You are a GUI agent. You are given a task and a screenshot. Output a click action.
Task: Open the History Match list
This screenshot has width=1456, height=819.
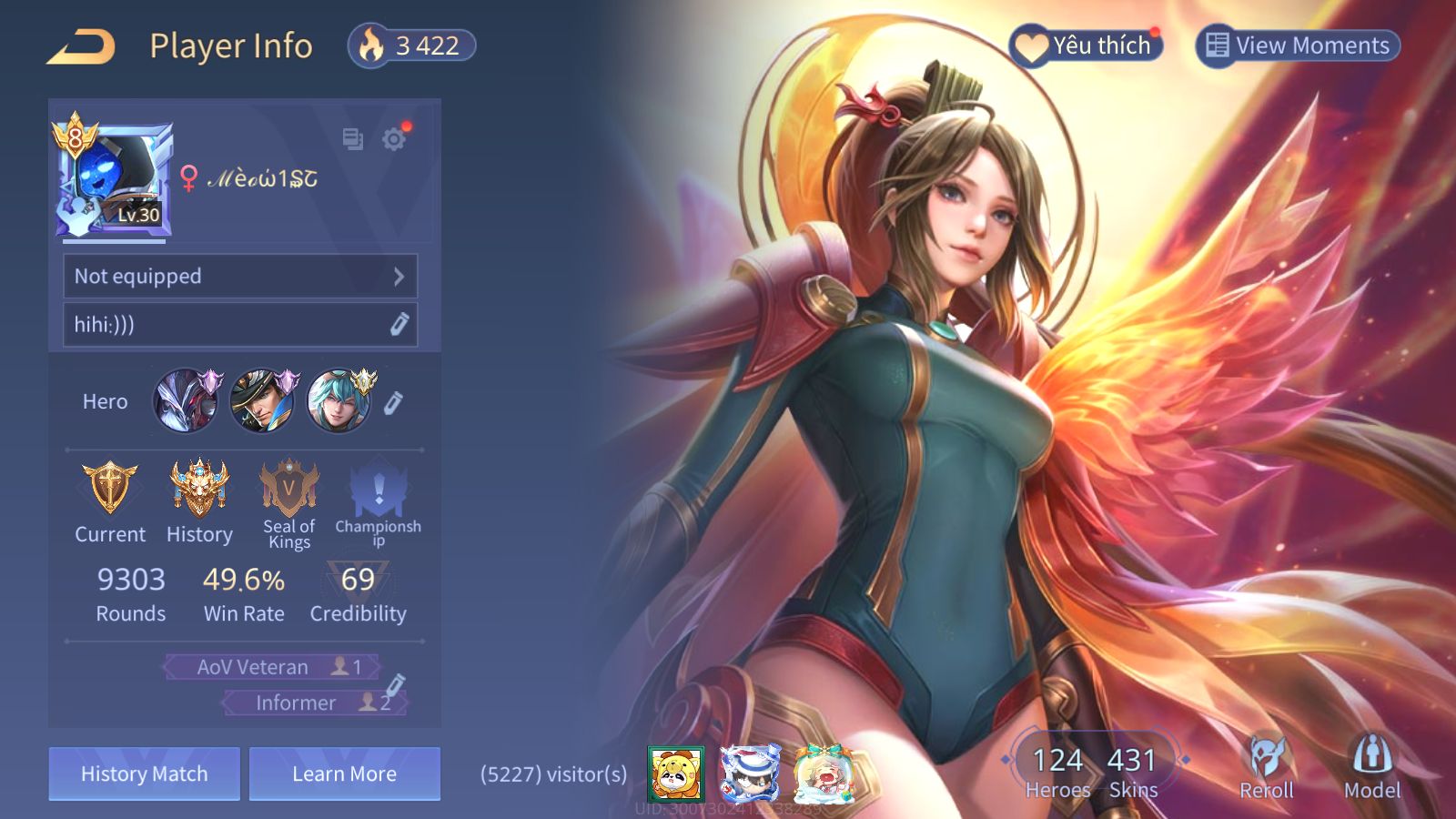[145, 773]
